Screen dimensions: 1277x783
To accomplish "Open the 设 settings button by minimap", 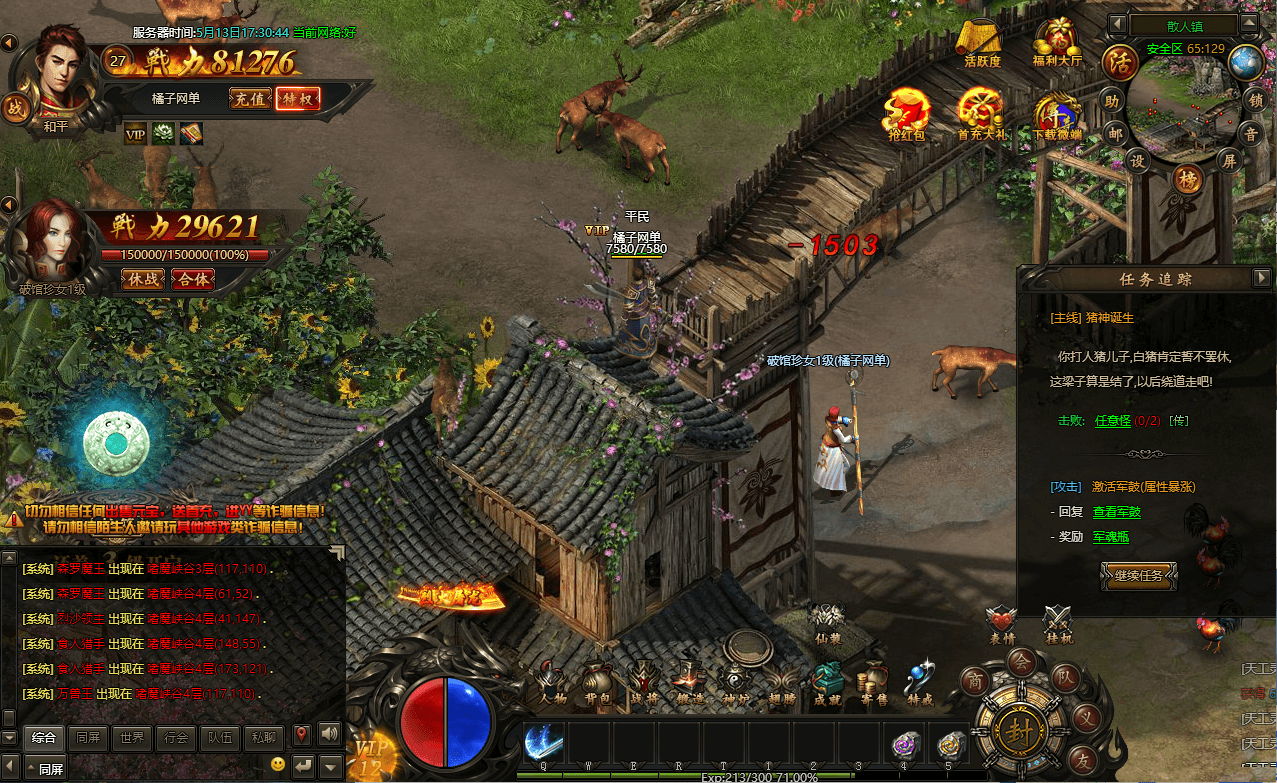I will click(x=1138, y=160).
